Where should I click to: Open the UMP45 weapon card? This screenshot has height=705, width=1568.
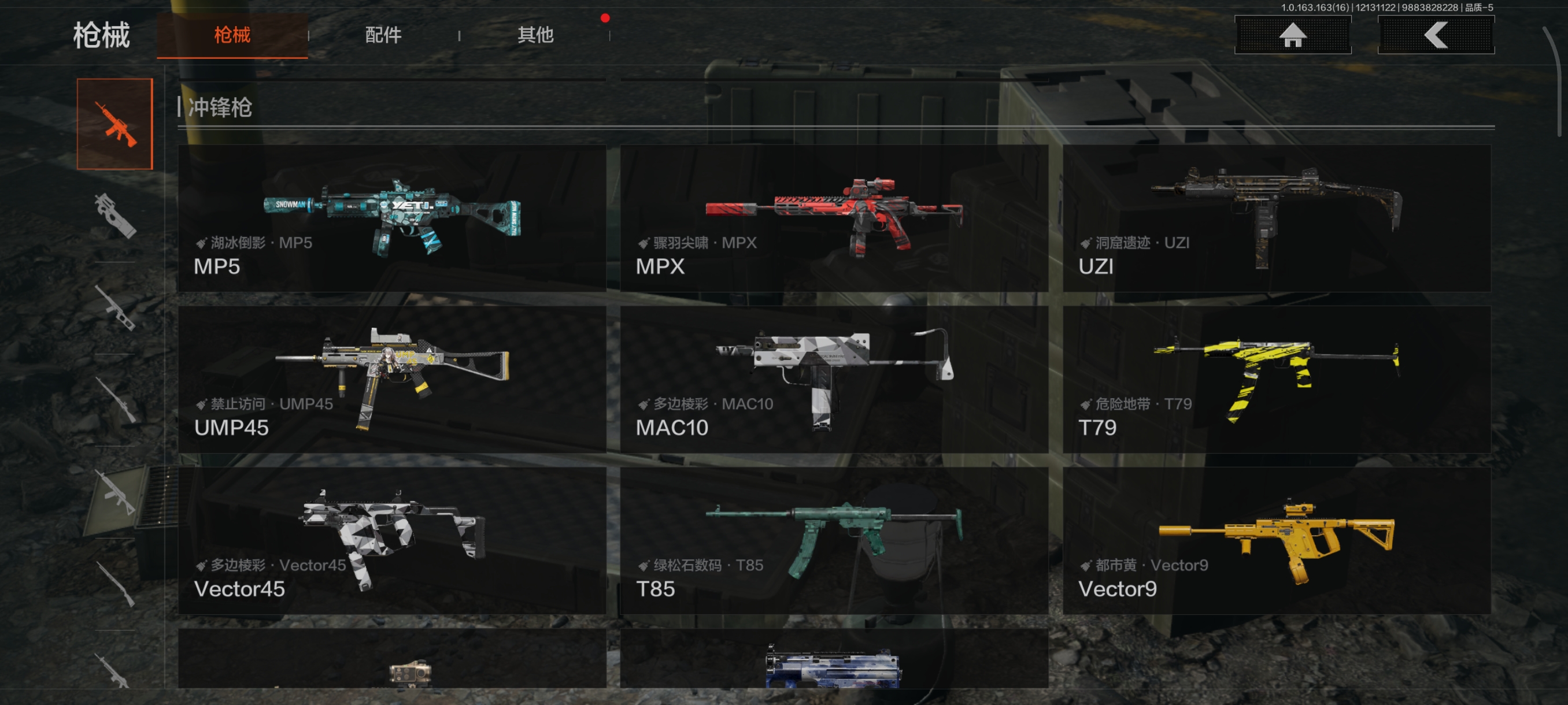pyautogui.click(x=392, y=380)
